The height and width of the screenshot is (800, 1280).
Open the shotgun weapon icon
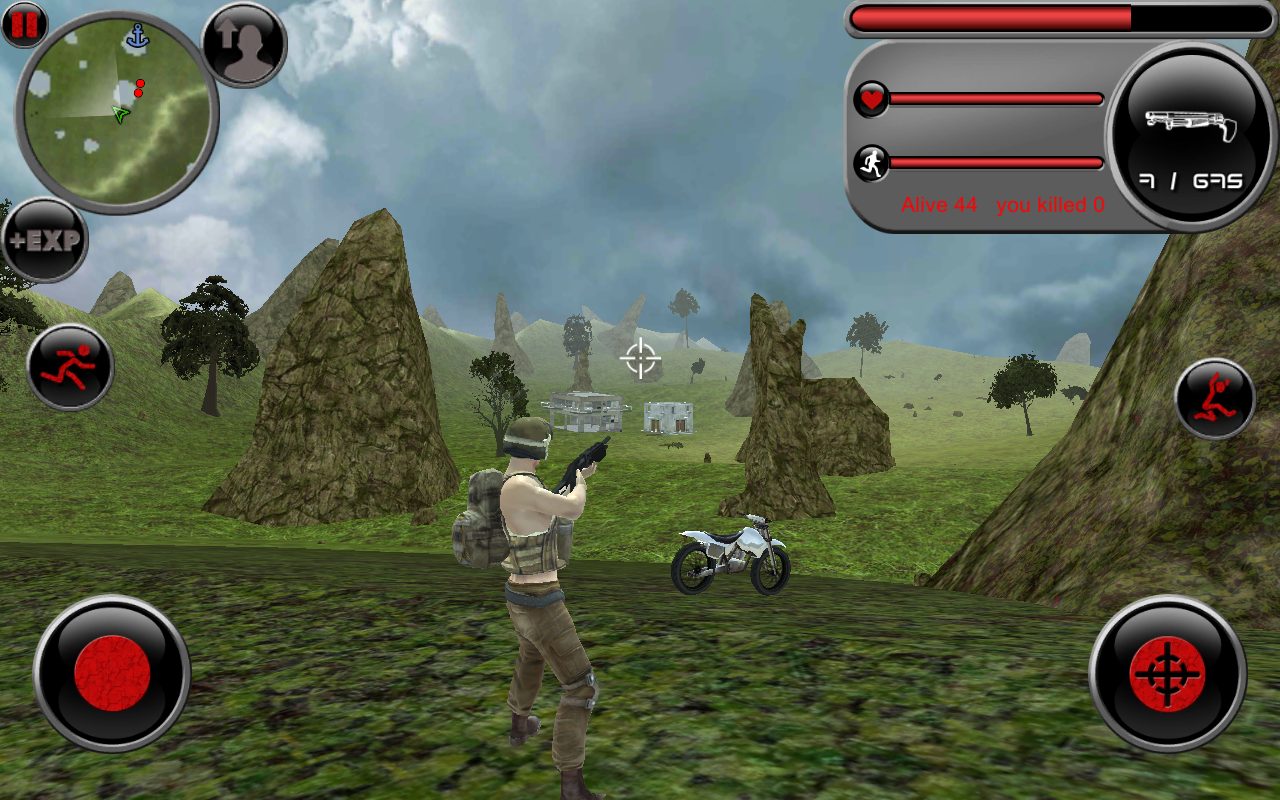tap(1190, 125)
